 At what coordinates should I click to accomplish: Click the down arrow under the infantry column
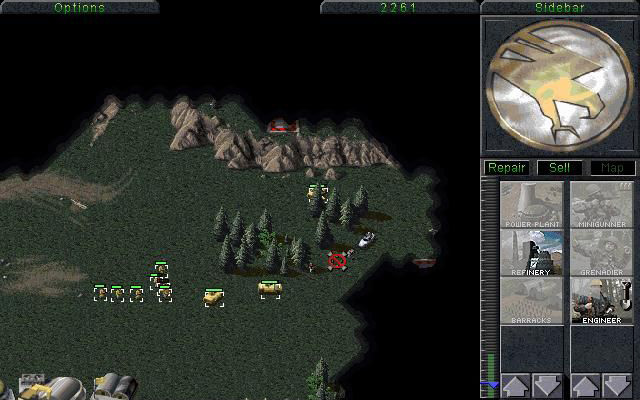(x=617, y=385)
